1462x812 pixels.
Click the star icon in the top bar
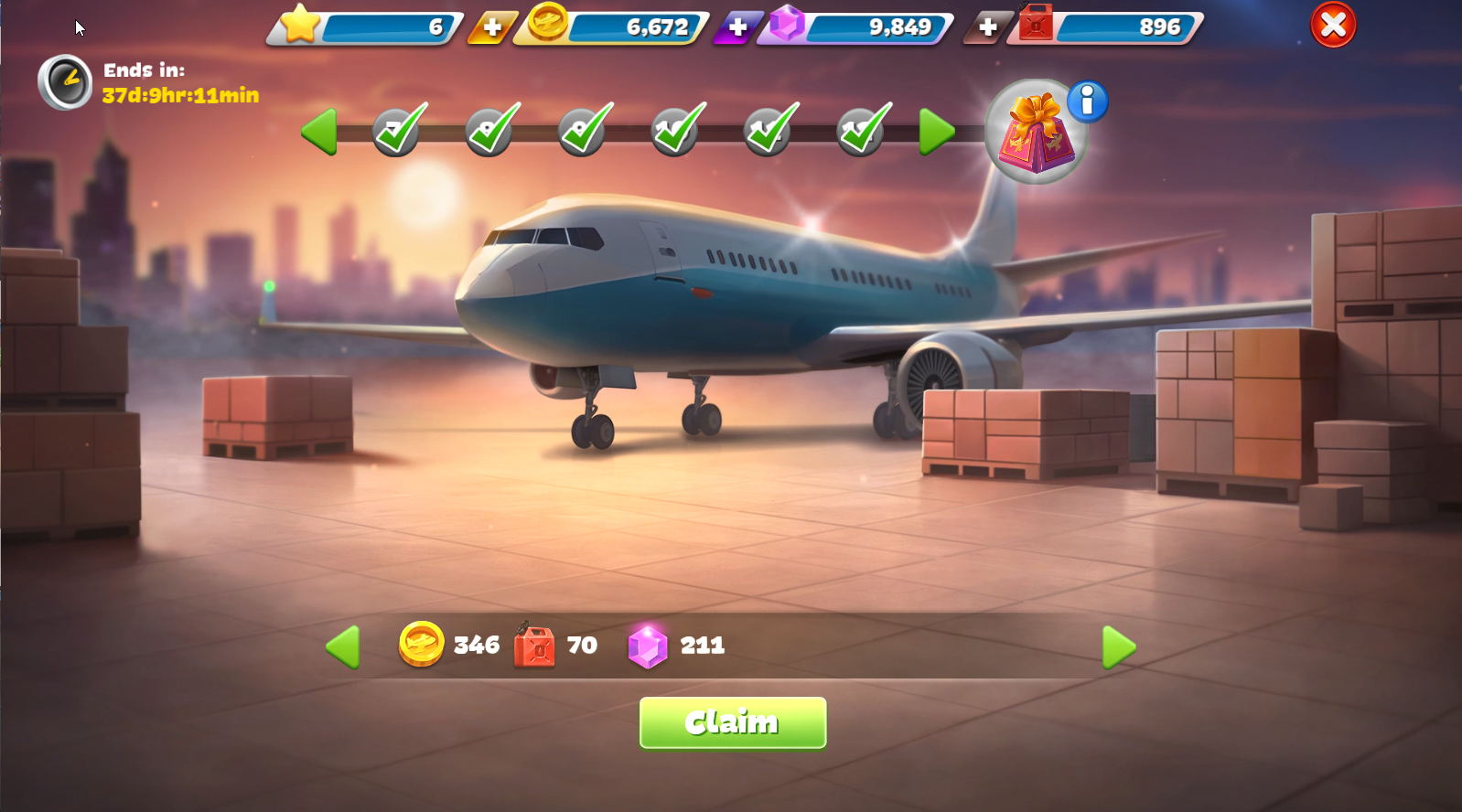click(x=299, y=25)
